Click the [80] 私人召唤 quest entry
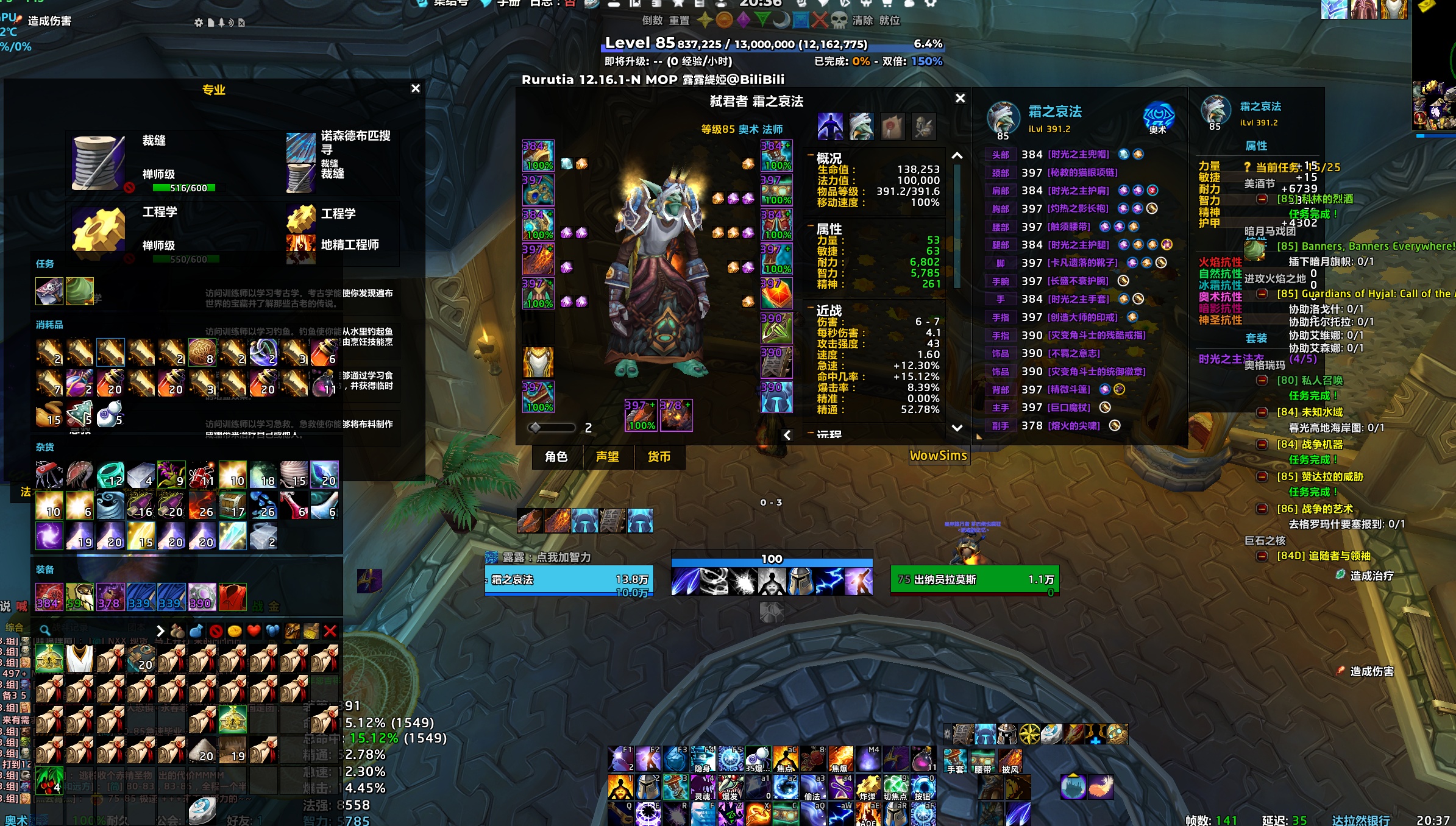 pyautogui.click(x=1310, y=381)
